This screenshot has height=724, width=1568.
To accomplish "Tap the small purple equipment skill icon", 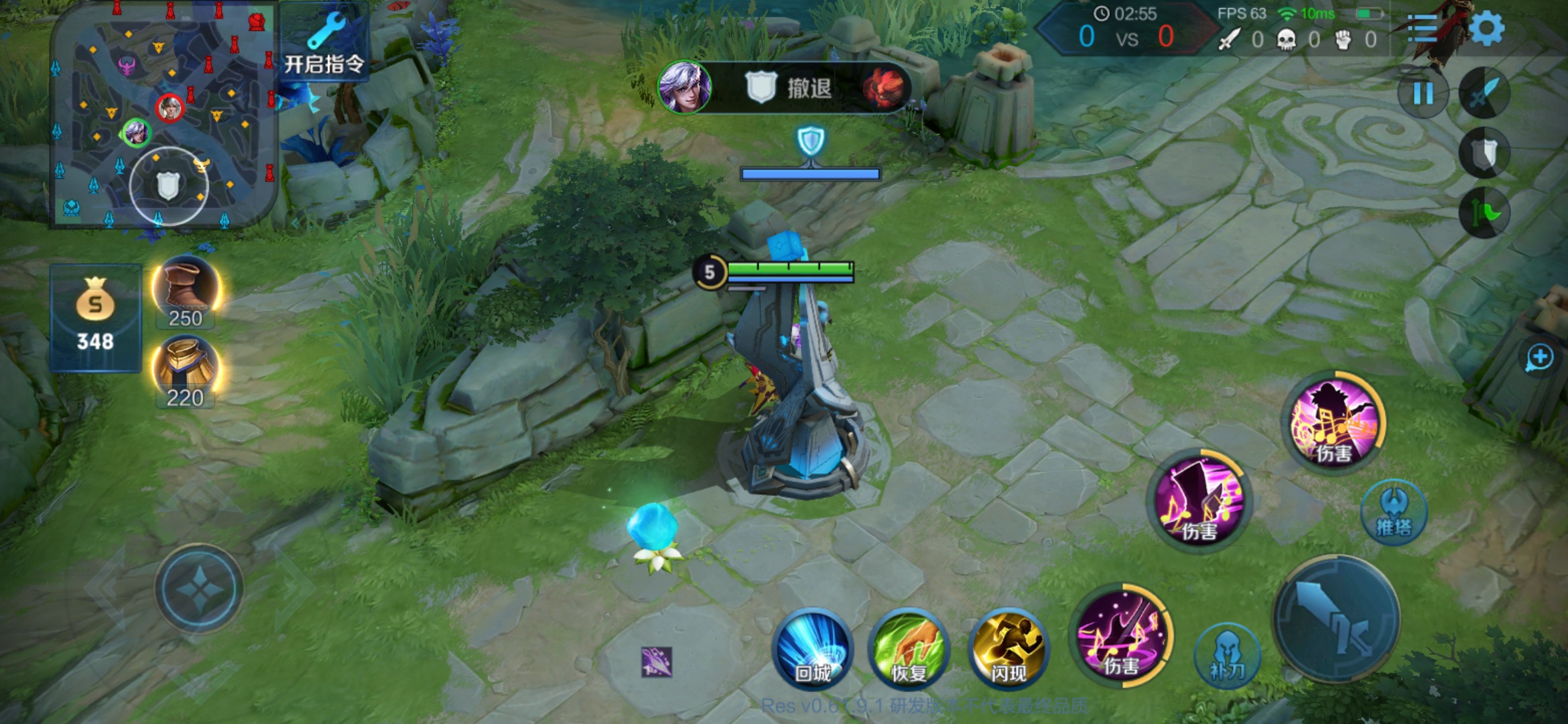I will (x=656, y=662).
